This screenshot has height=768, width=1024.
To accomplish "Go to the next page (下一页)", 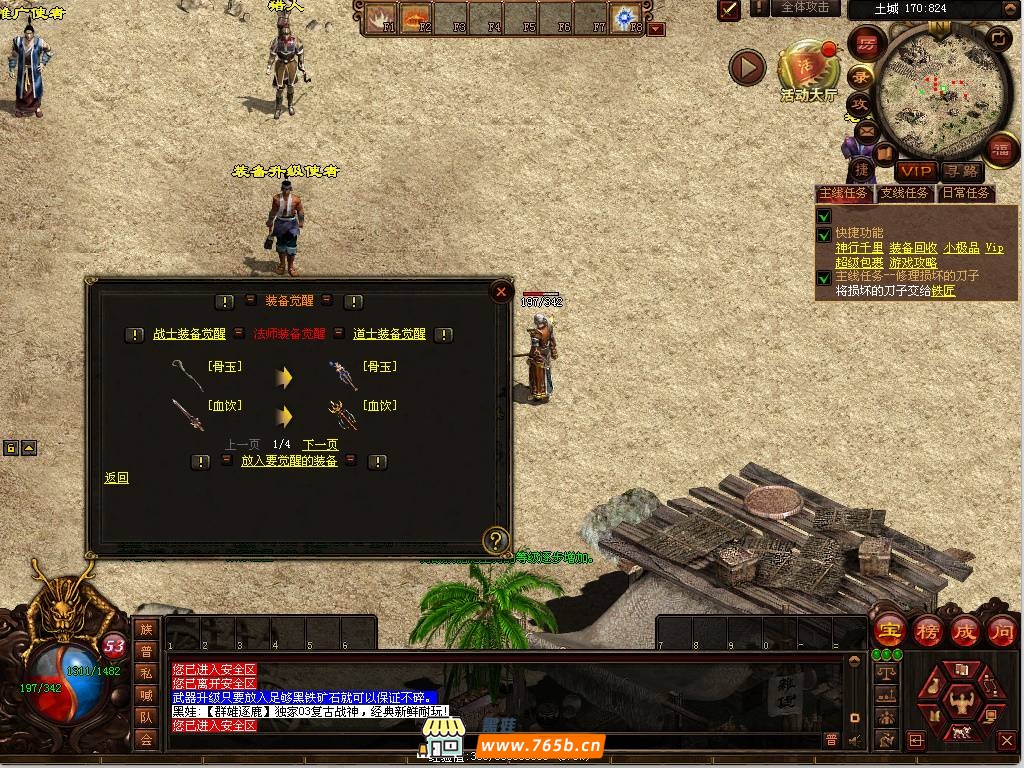I will 320,444.
